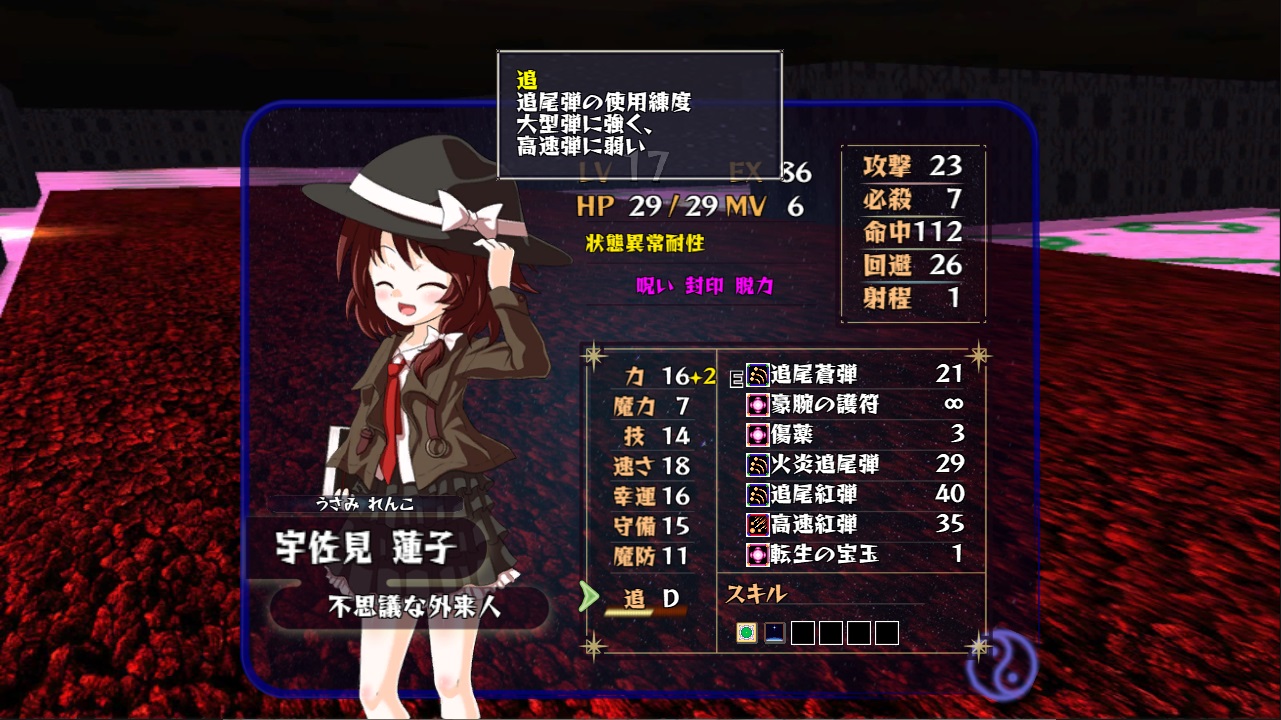The image size is (1281, 720).
Task: Select the 追 weapon proficiency rank
Action: (651, 599)
